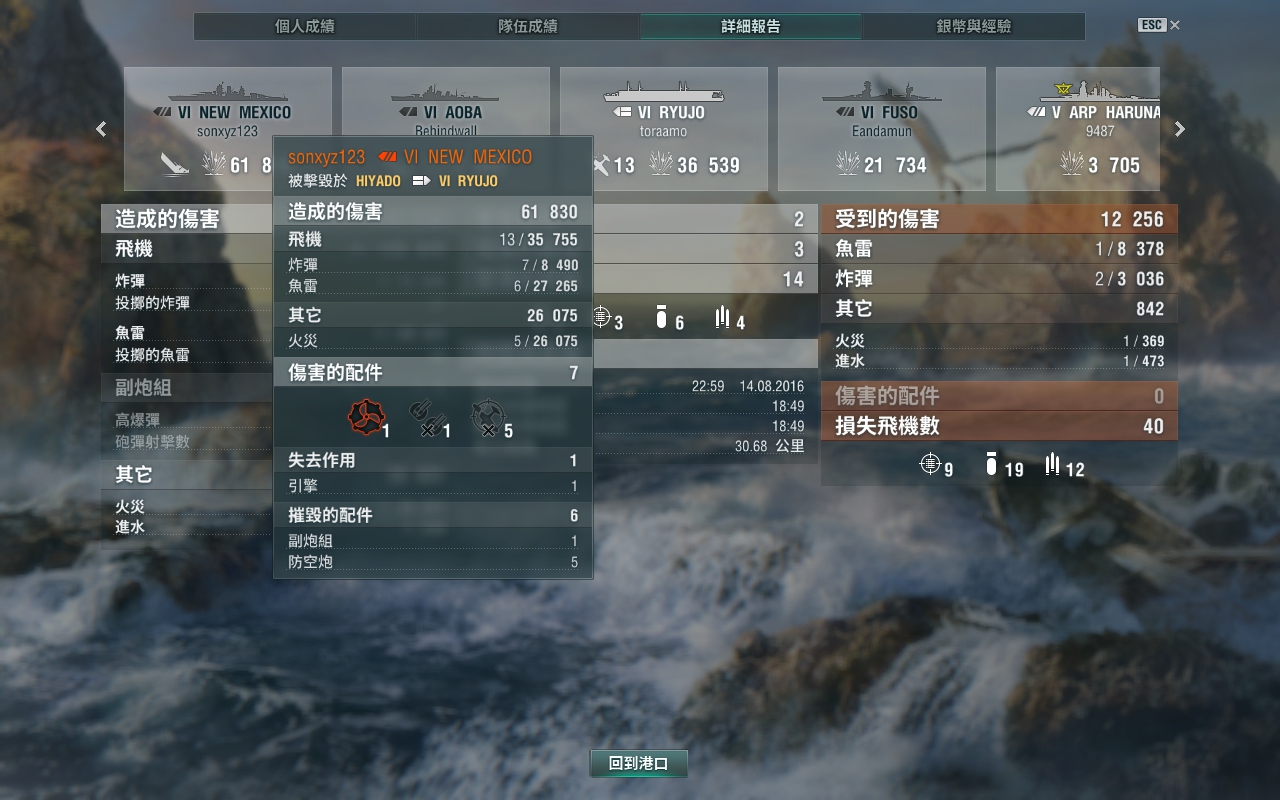Open the 隊伍成績 tab

pos(528,27)
